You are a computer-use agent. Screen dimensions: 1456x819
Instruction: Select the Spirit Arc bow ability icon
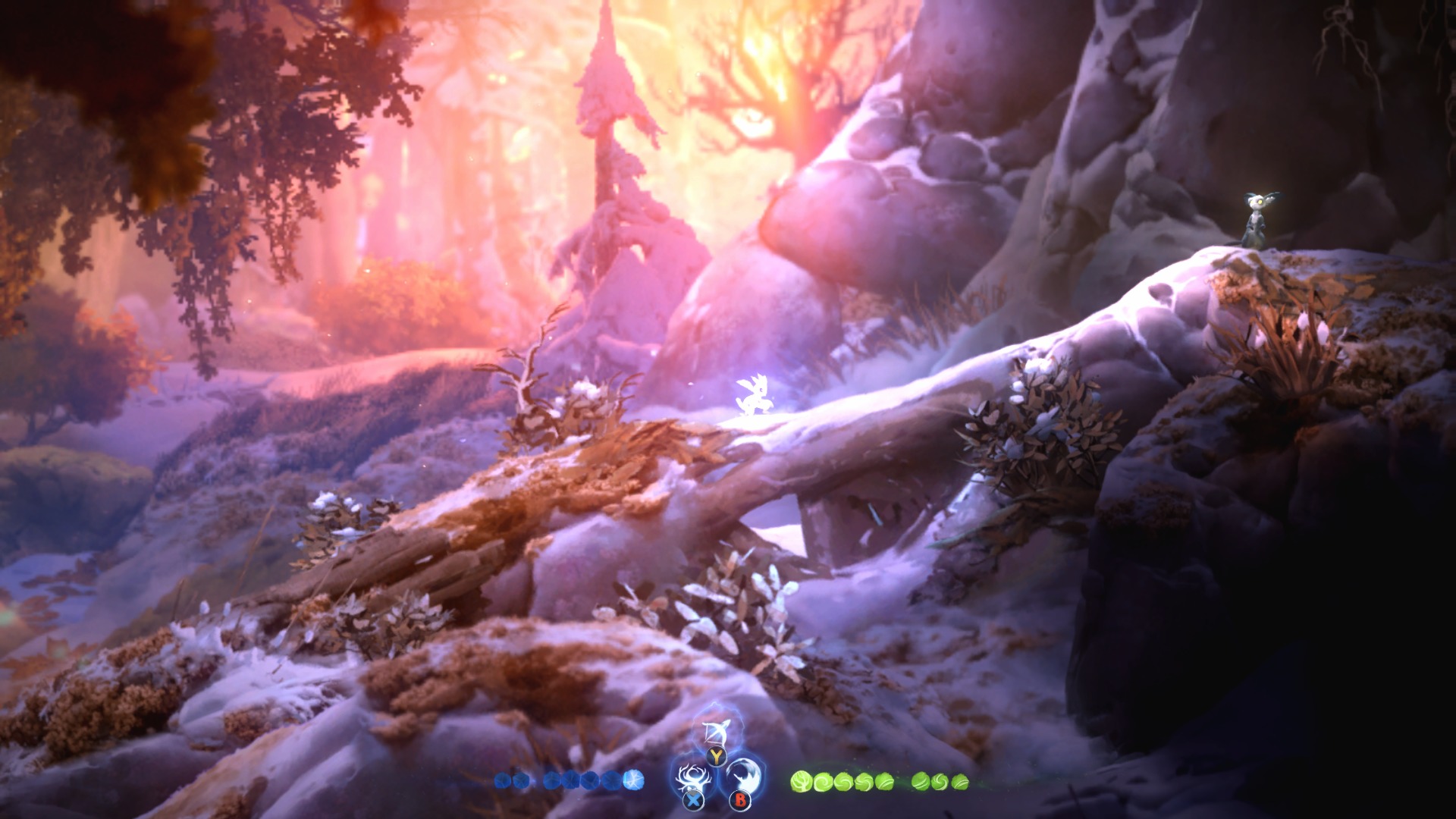point(714,732)
